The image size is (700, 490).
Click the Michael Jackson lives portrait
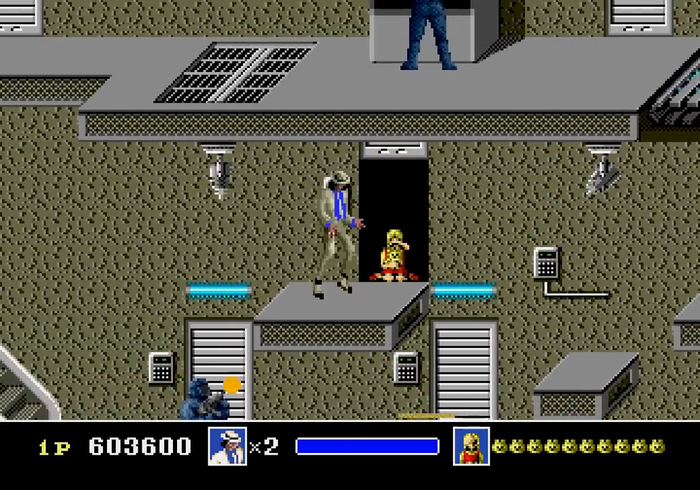(x=227, y=446)
